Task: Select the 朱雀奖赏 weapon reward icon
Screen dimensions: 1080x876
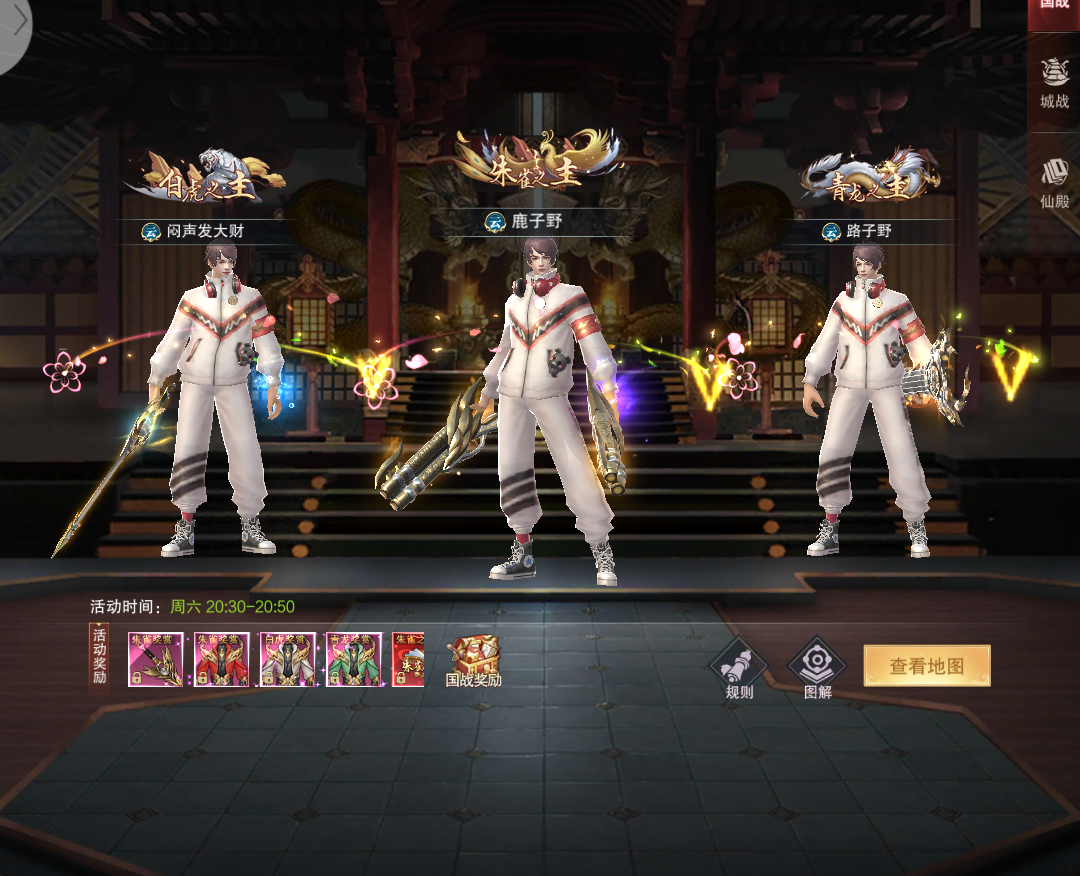Action: click(155, 660)
